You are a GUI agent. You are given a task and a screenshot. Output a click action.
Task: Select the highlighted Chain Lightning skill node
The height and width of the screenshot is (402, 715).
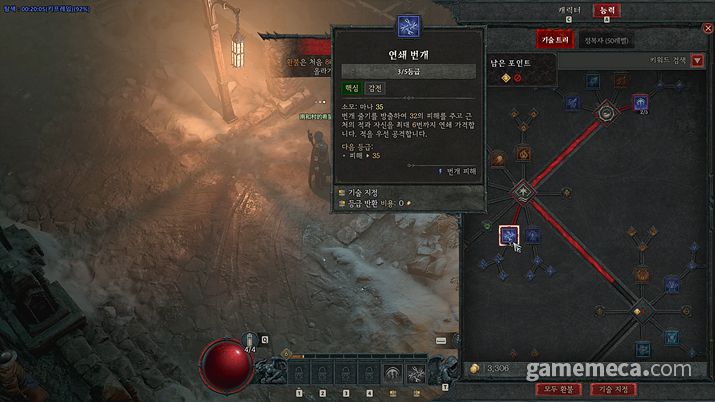[509, 236]
